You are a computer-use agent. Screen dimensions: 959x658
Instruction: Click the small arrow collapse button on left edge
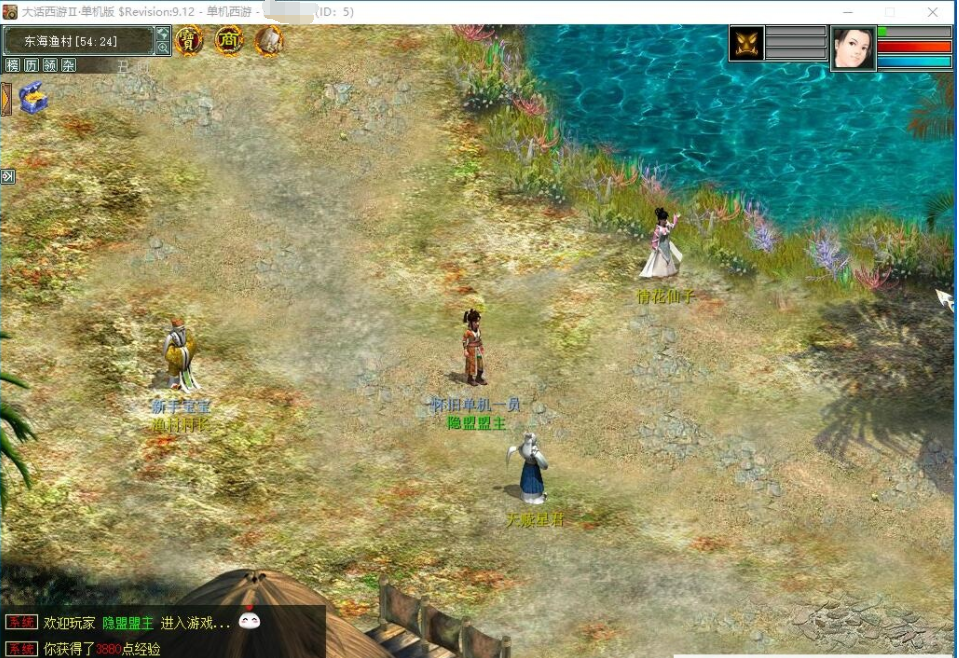click(x=8, y=177)
